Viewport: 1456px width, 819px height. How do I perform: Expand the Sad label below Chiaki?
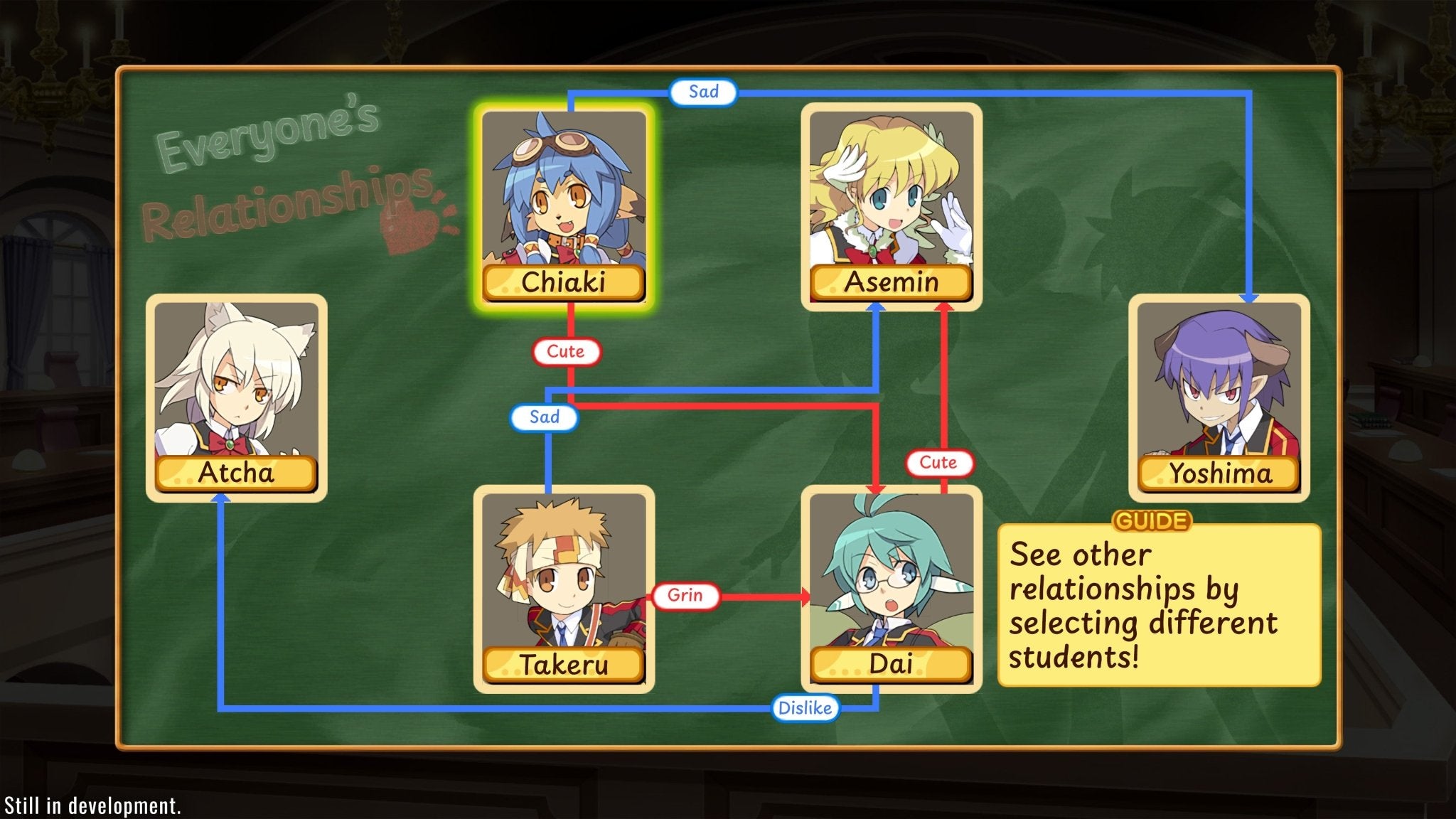point(544,418)
